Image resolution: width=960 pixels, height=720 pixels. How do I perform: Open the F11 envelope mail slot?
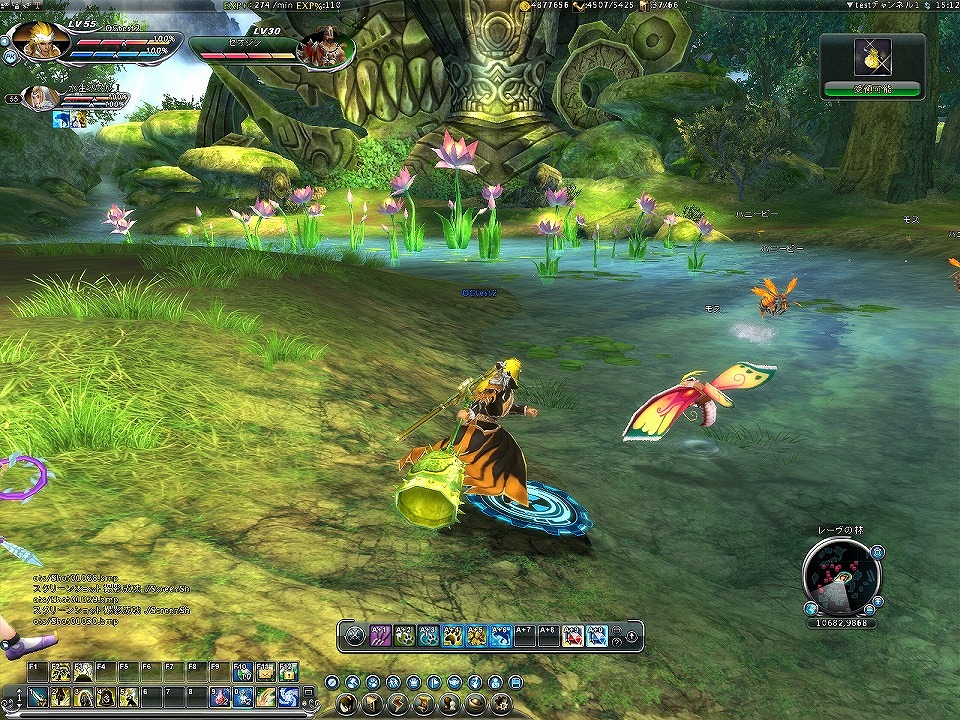pyautogui.click(x=265, y=671)
